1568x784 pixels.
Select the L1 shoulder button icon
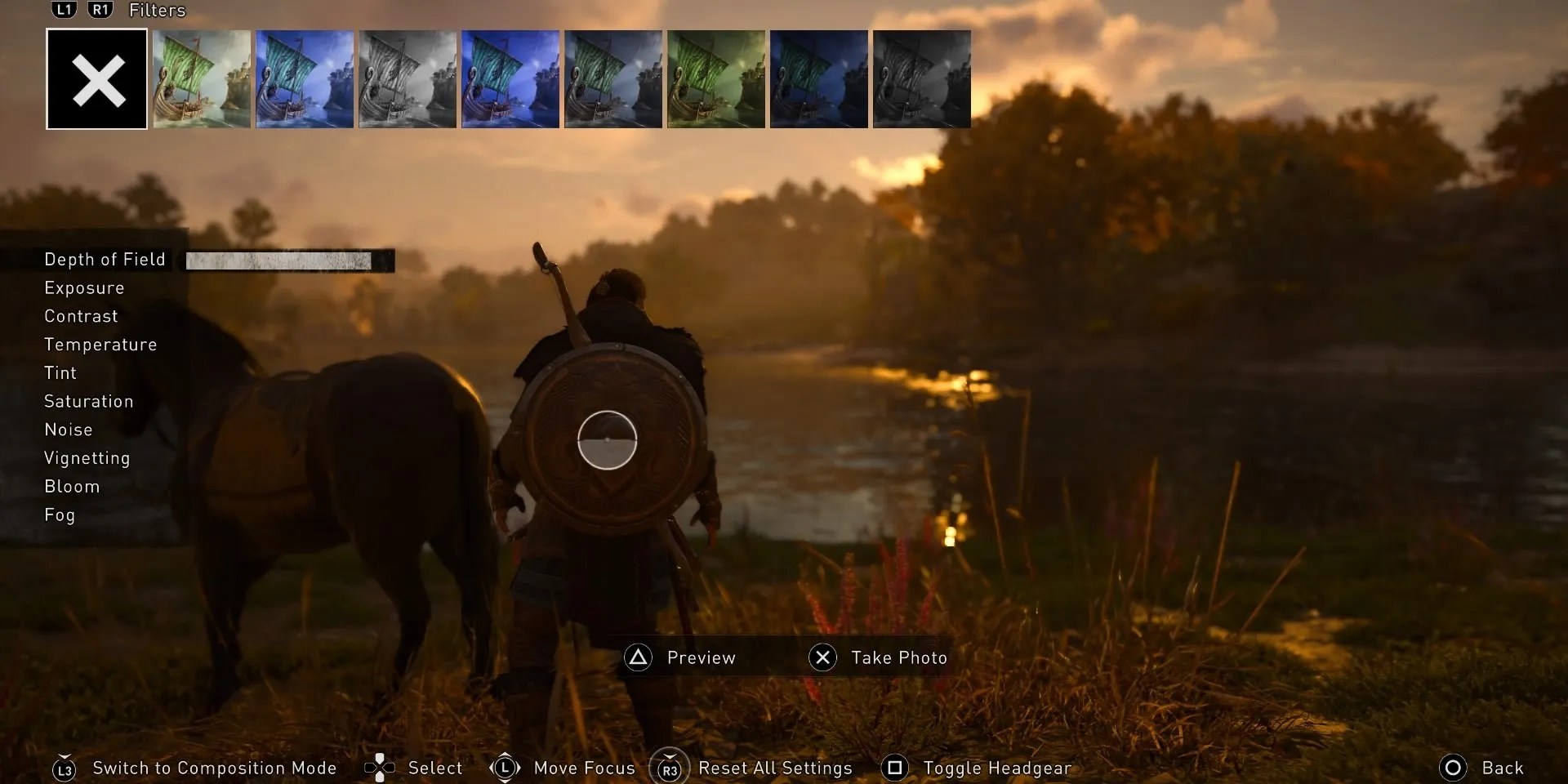click(x=63, y=10)
